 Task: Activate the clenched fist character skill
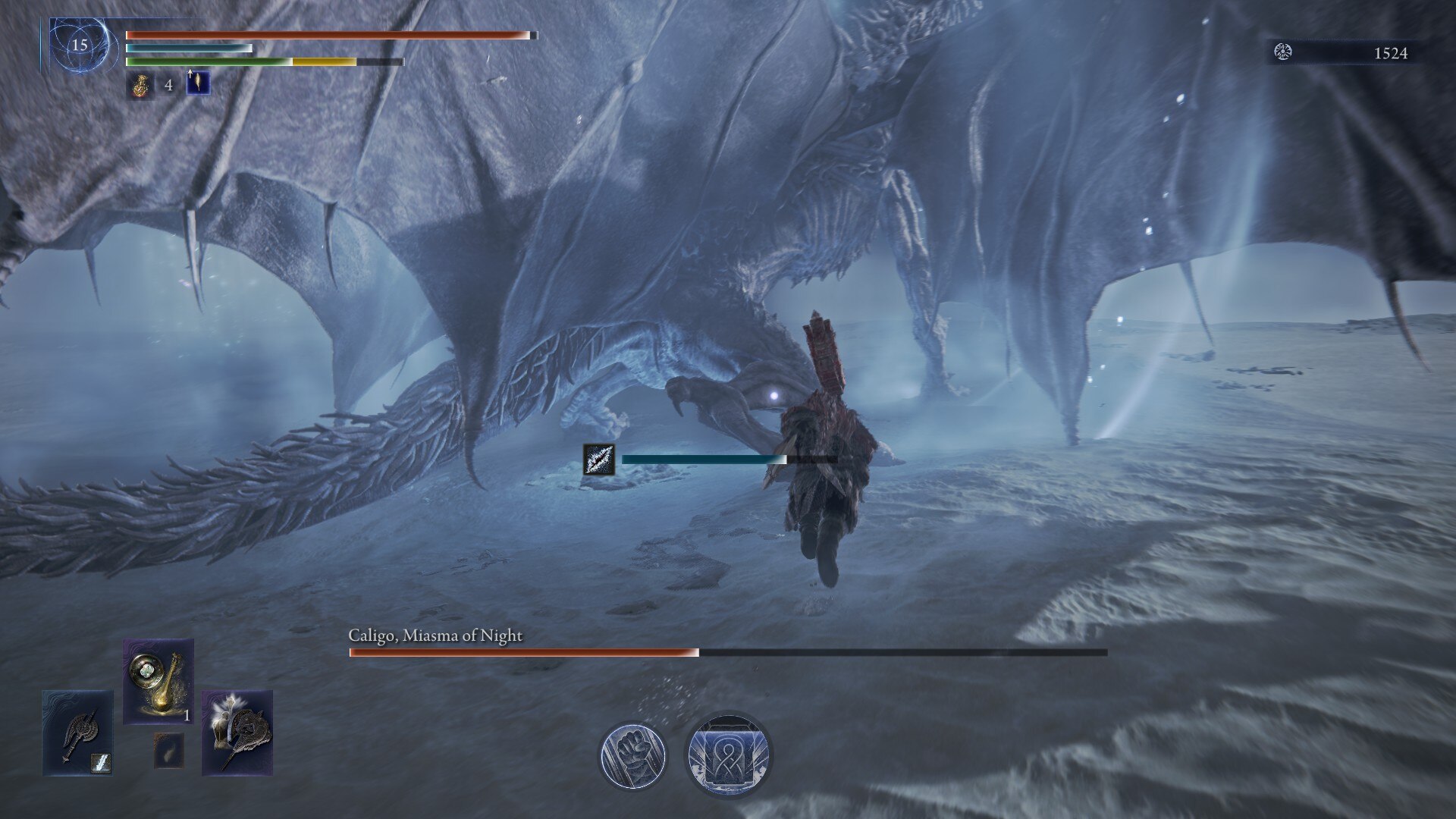tap(632, 755)
